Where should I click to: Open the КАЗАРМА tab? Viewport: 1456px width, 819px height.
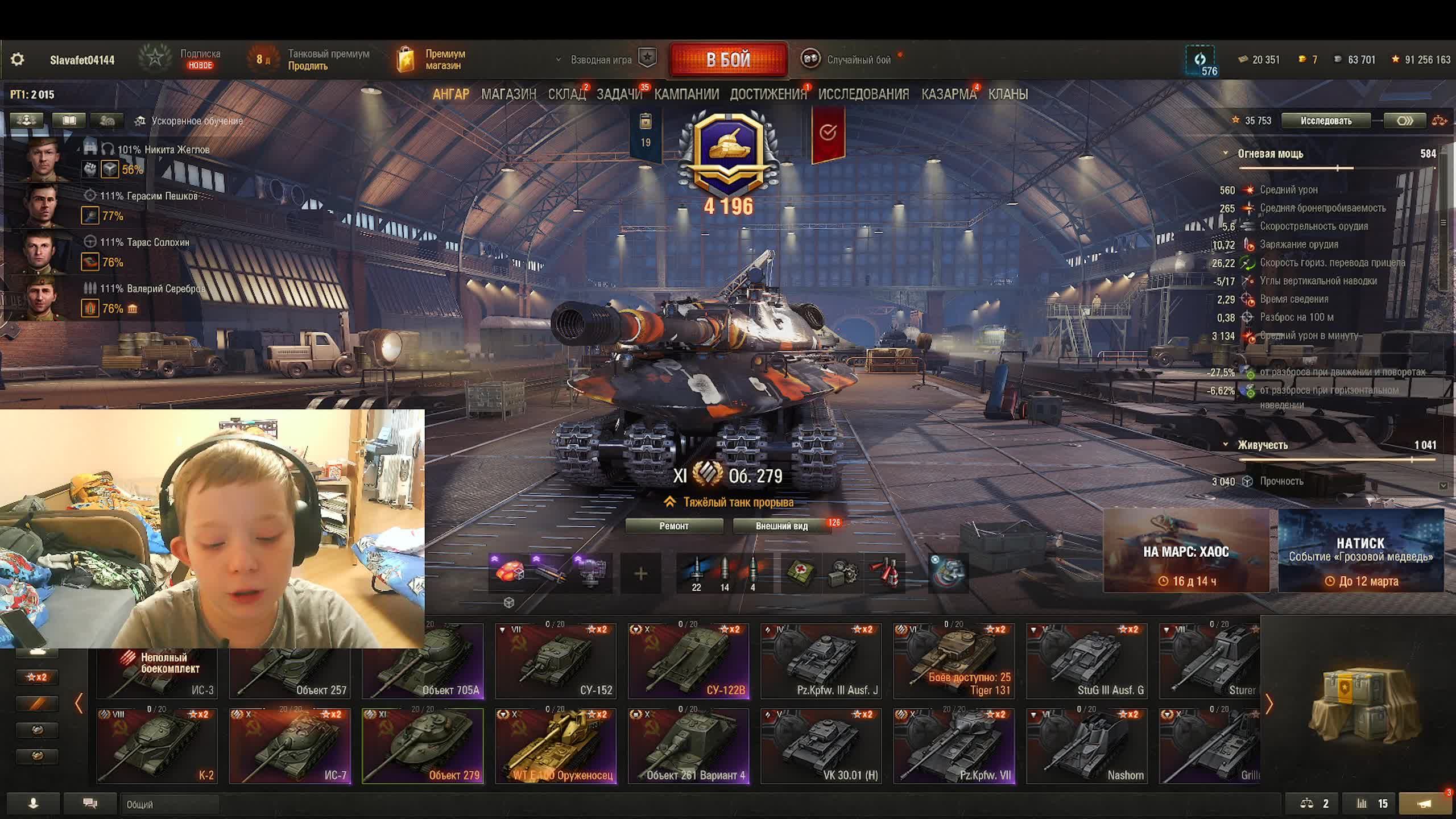coord(948,94)
